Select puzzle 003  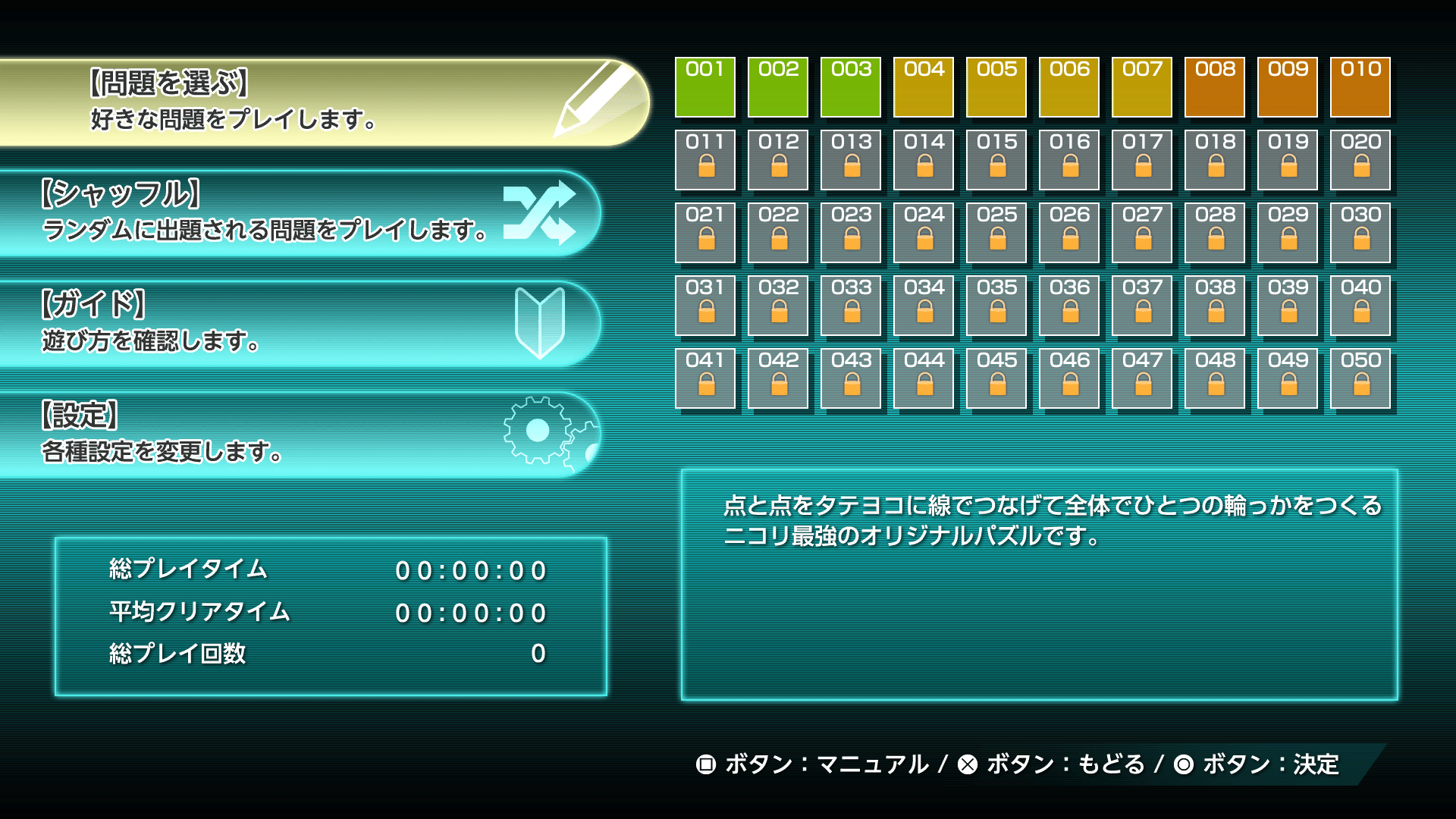click(x=850, y=88)
